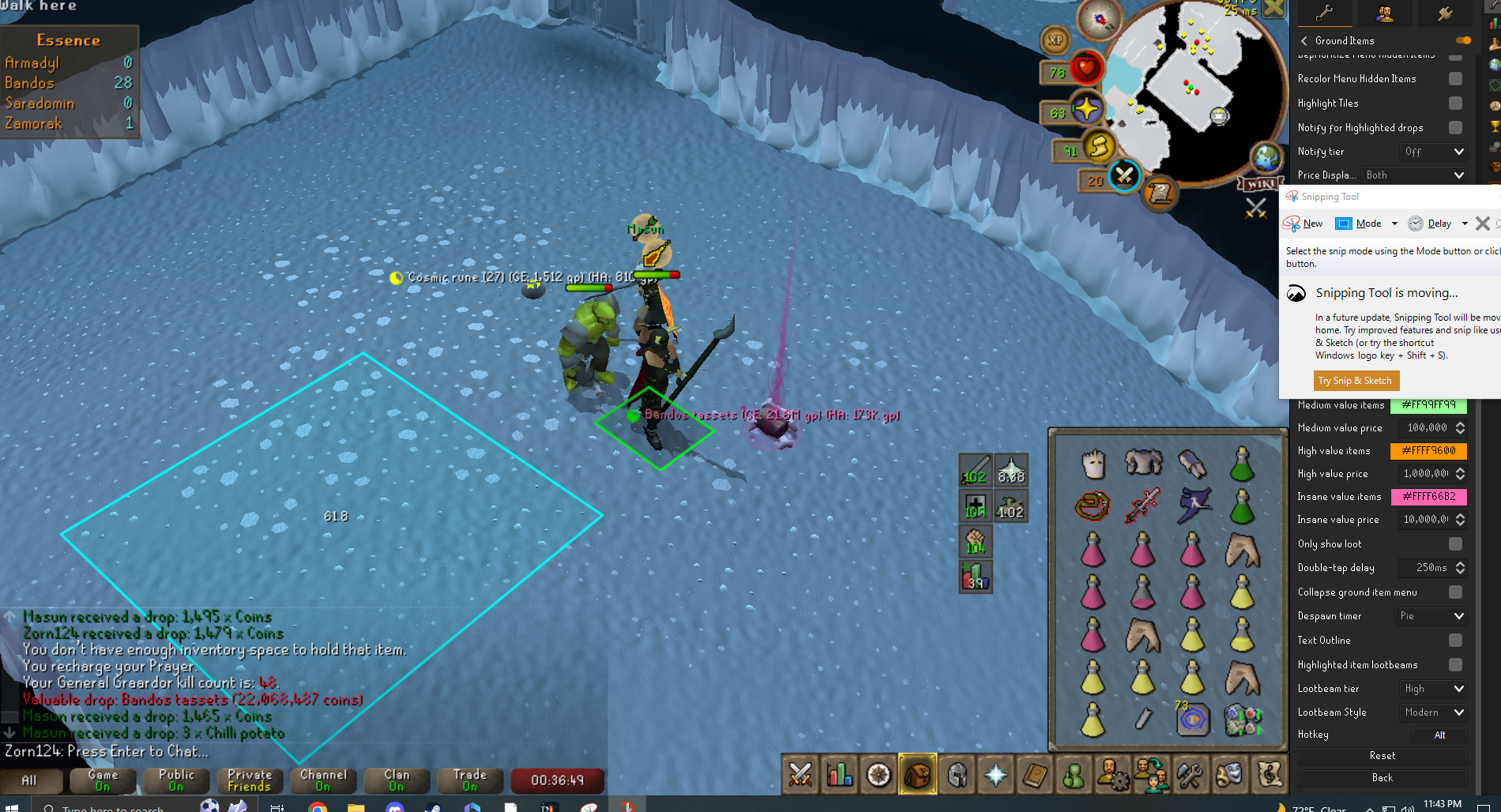Image resolution: width=1501 pixels, height=812 pixels.
Task: Click the compass to face north
Action: pos(1100,20)
